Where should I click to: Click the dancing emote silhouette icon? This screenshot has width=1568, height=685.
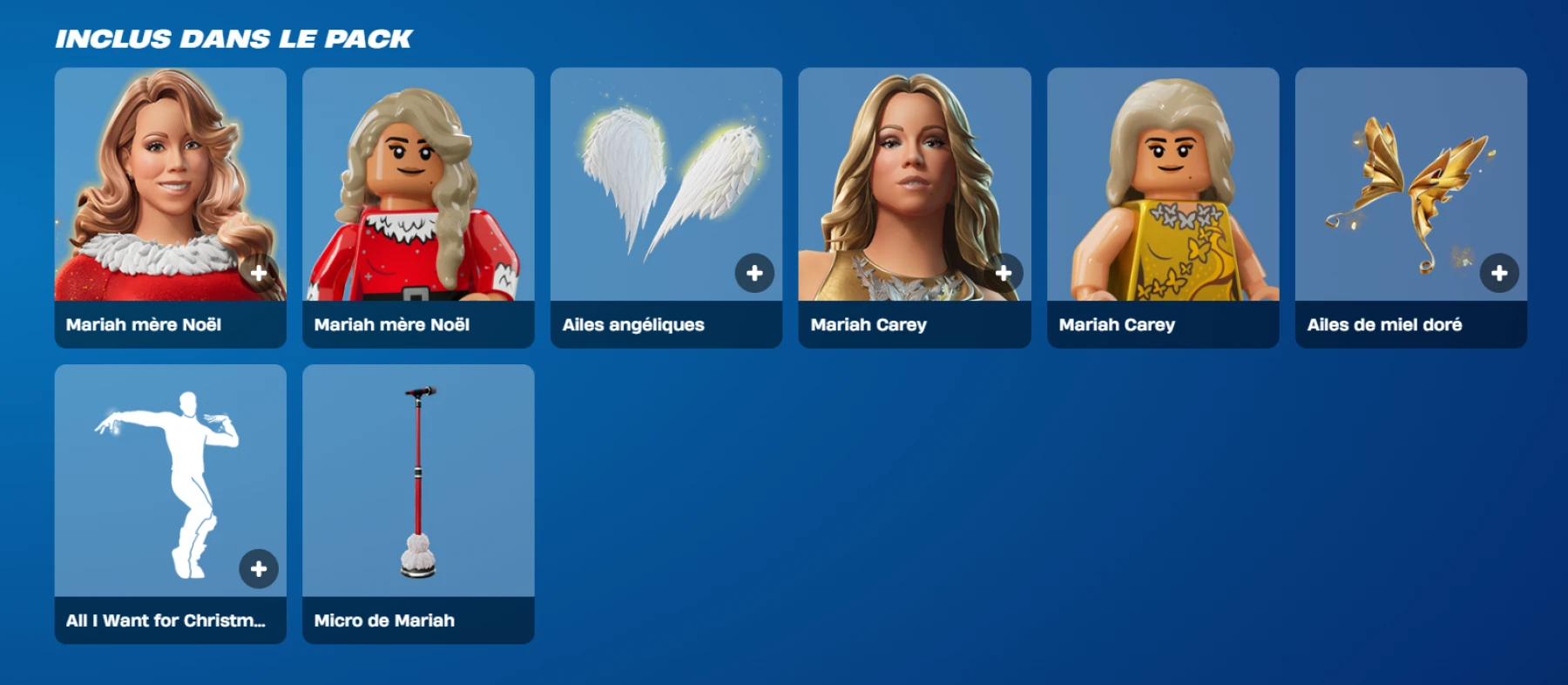[x=170, y=479]
